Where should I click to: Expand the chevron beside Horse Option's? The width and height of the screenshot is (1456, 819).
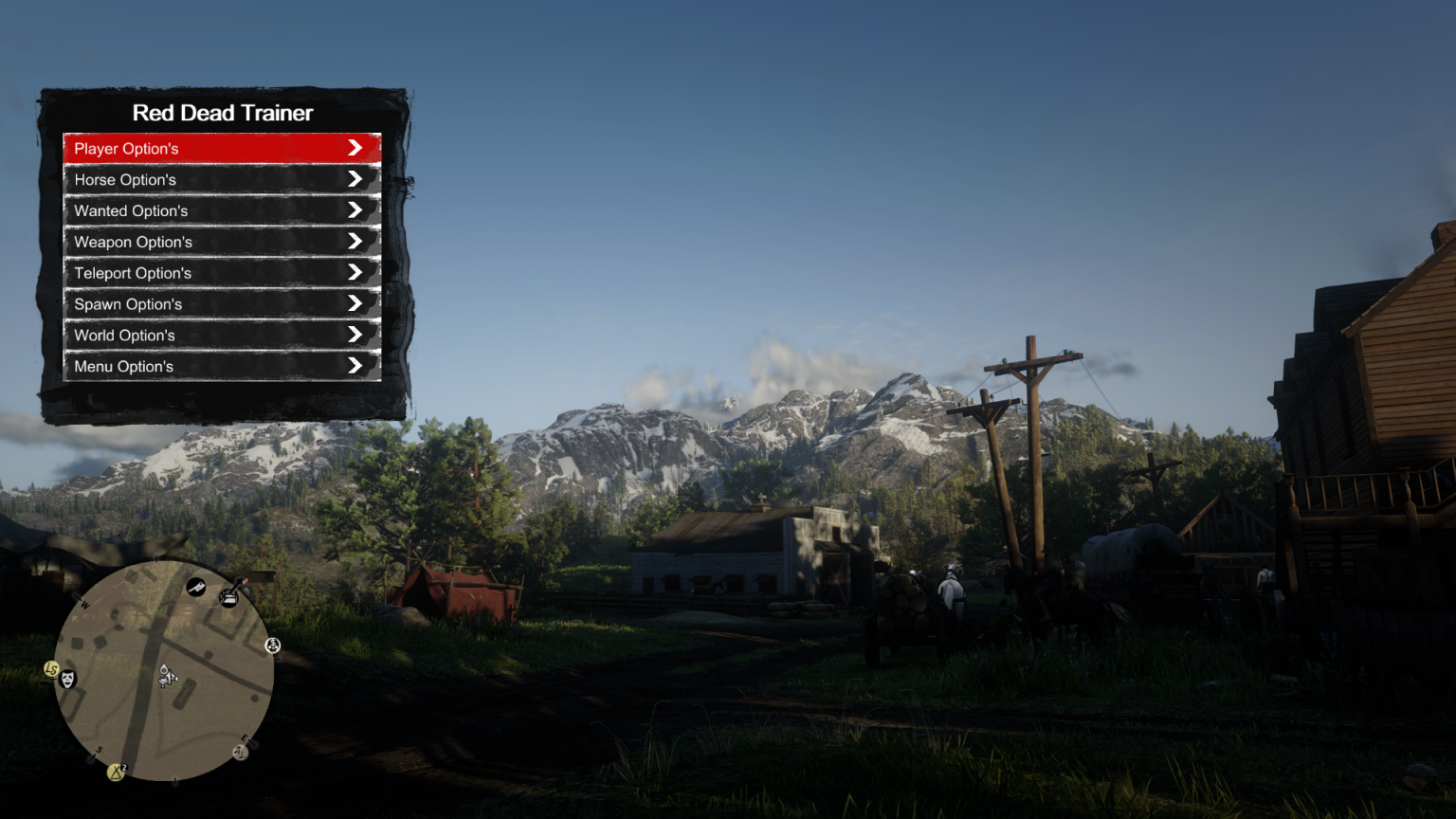pos(355,178)
